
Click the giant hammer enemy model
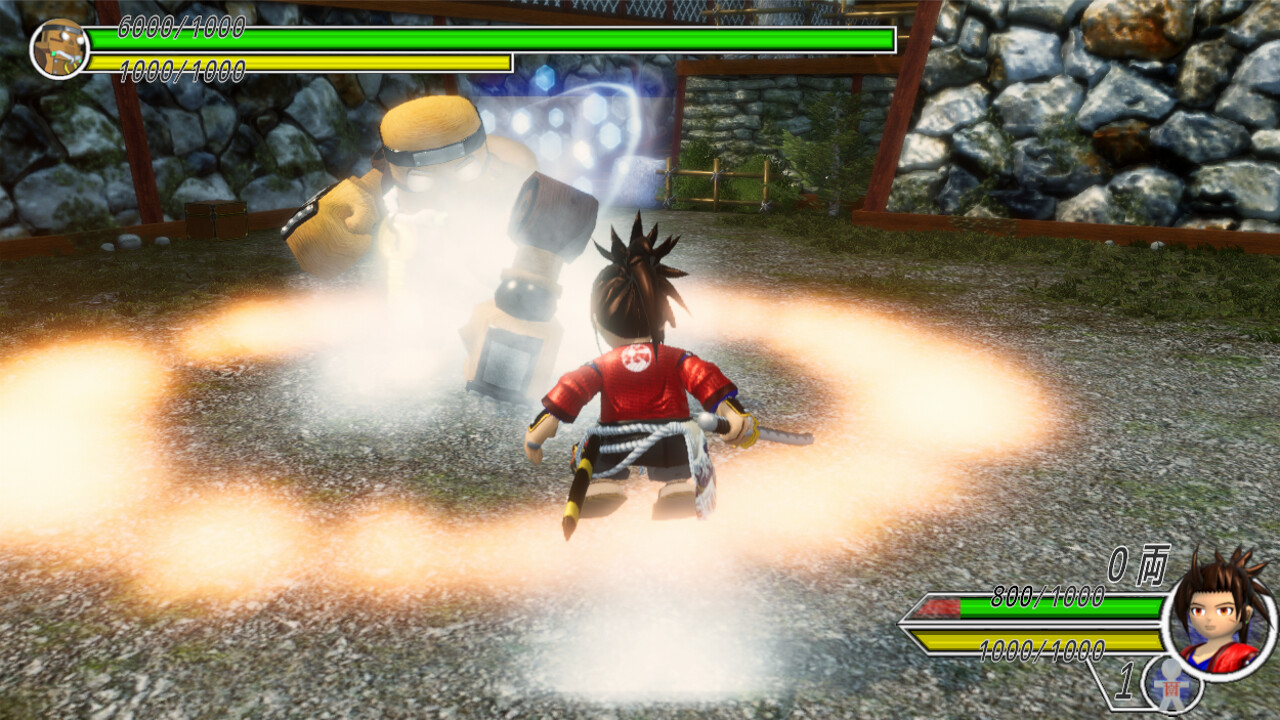(450, 230)
